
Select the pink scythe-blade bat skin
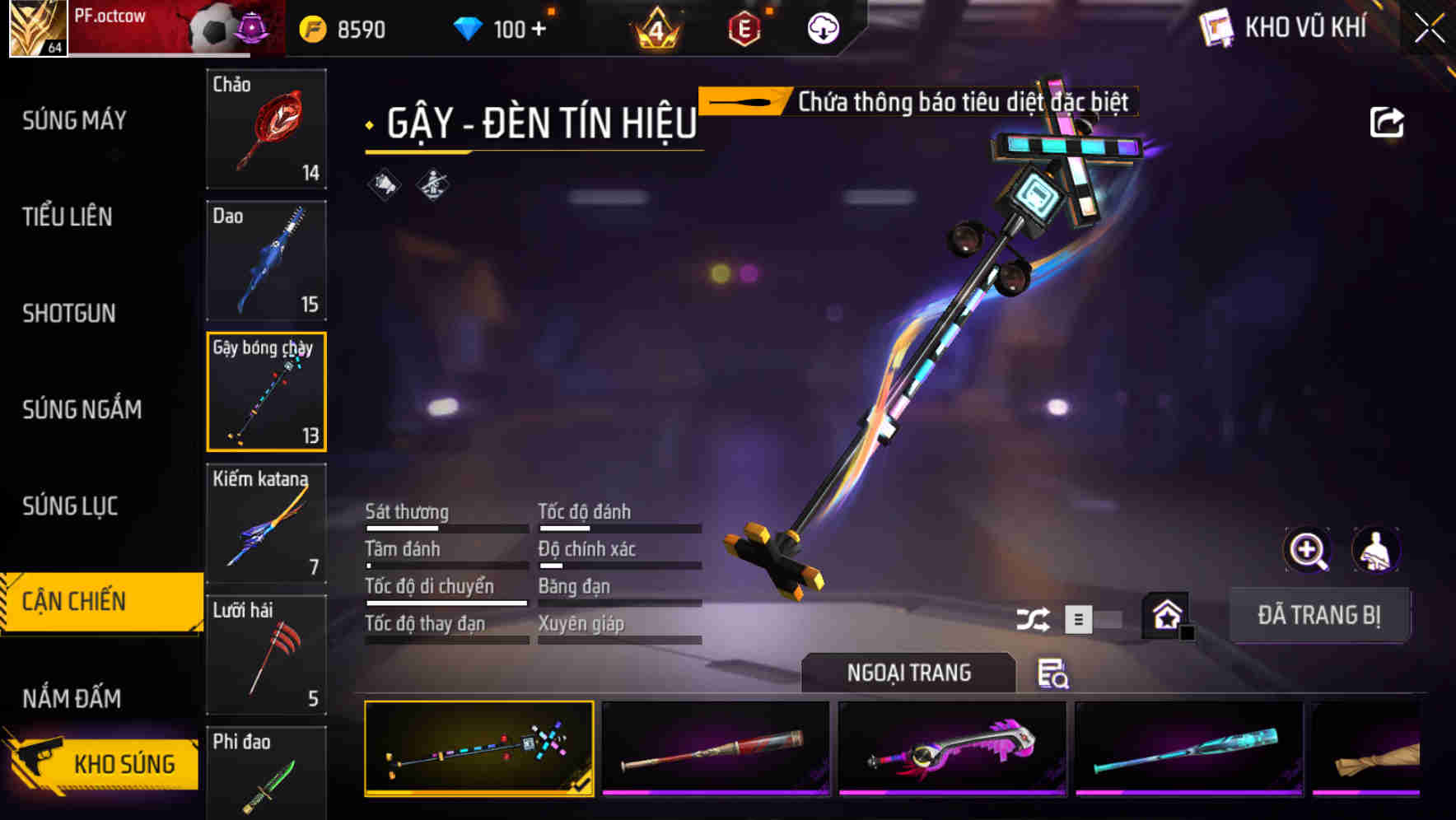pos(952,748)
